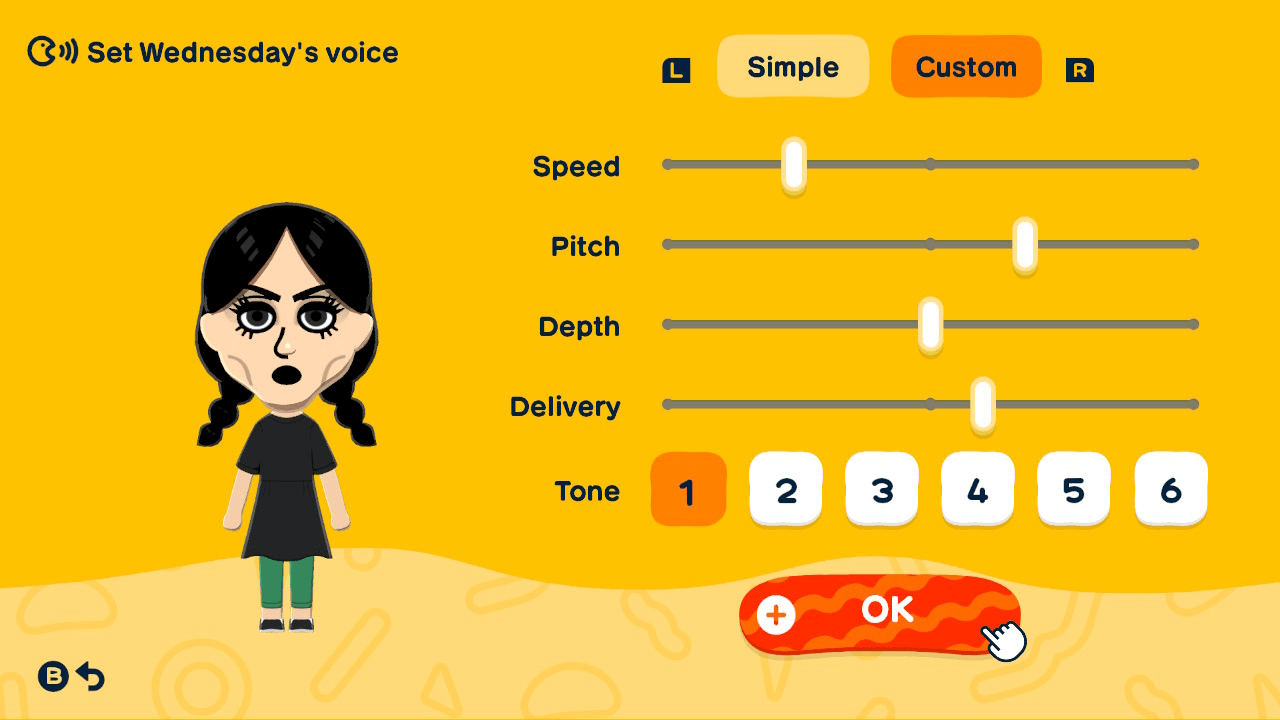Select Tone 4
Image resolution: width=1280 pixels, height=720 pixels.
978,489
